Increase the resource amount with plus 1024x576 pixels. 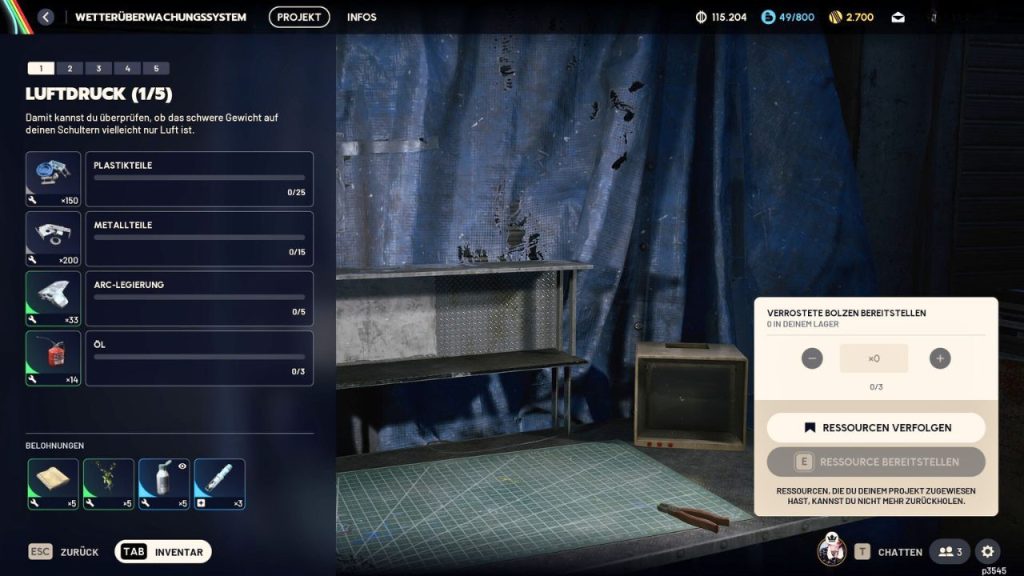939,358
